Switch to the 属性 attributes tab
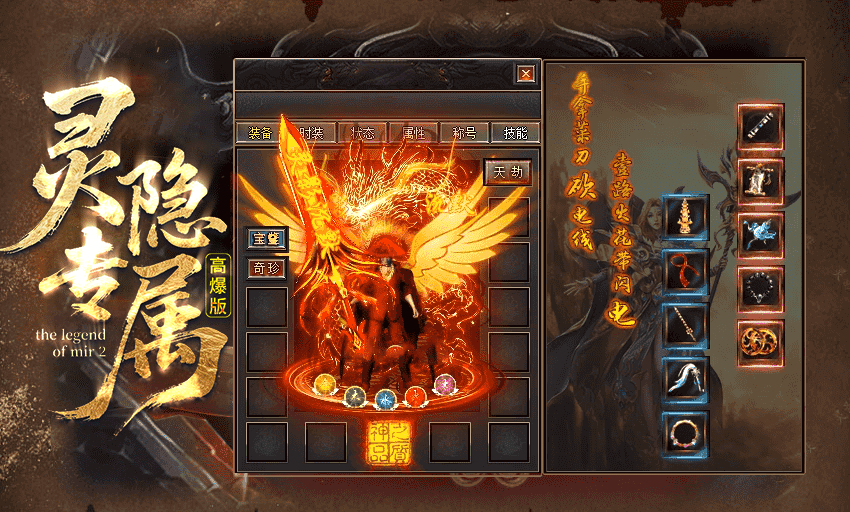The height and width of the screenshot is (512, 850). click(x=413, y=133)
